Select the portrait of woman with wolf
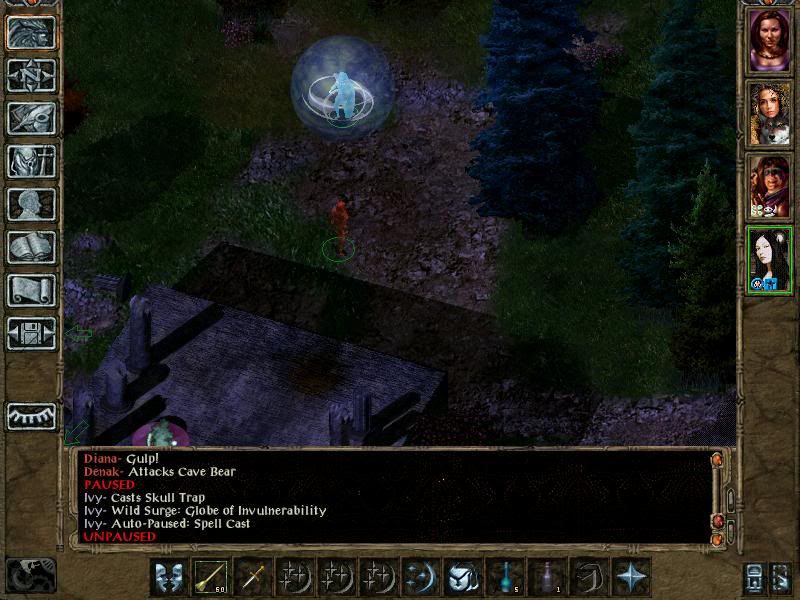Image resolution: width=800 pixels, height=600 pixels. [x=769, y=113]
